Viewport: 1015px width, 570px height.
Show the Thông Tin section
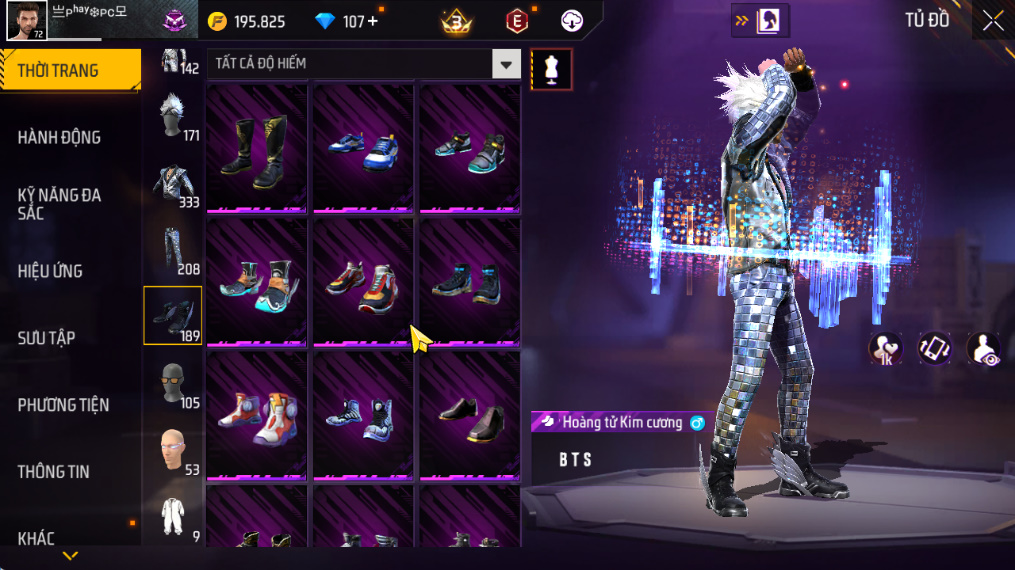54,472
